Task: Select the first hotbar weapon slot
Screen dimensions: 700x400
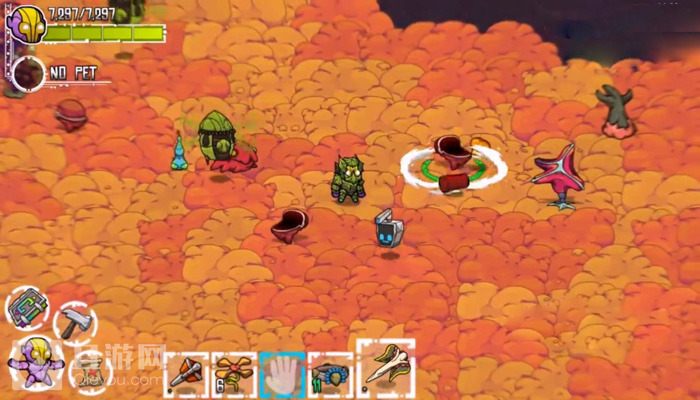Action: [186, 375]
